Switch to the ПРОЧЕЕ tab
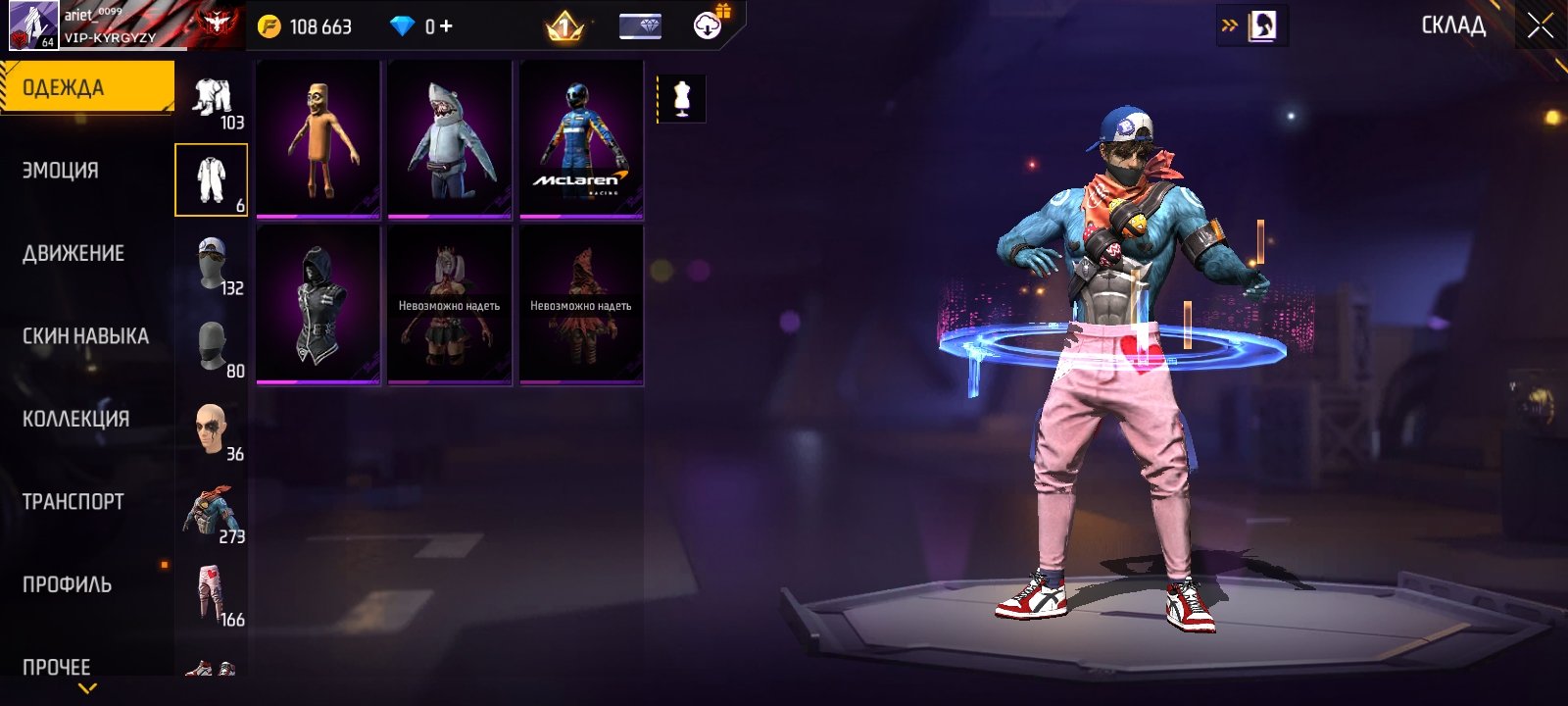 click(x=56, y=667)
